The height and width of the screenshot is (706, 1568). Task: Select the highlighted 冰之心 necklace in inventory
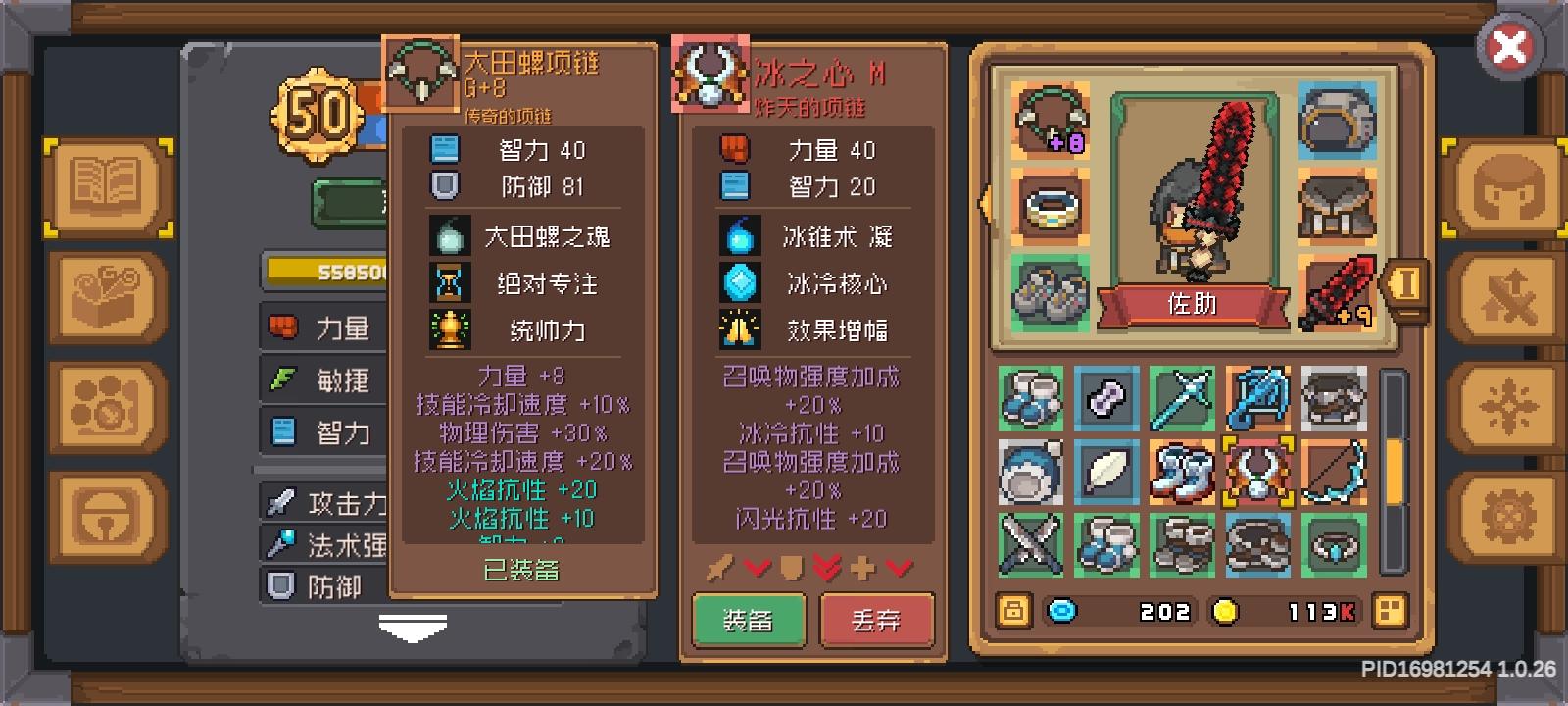coord(1257,474)
